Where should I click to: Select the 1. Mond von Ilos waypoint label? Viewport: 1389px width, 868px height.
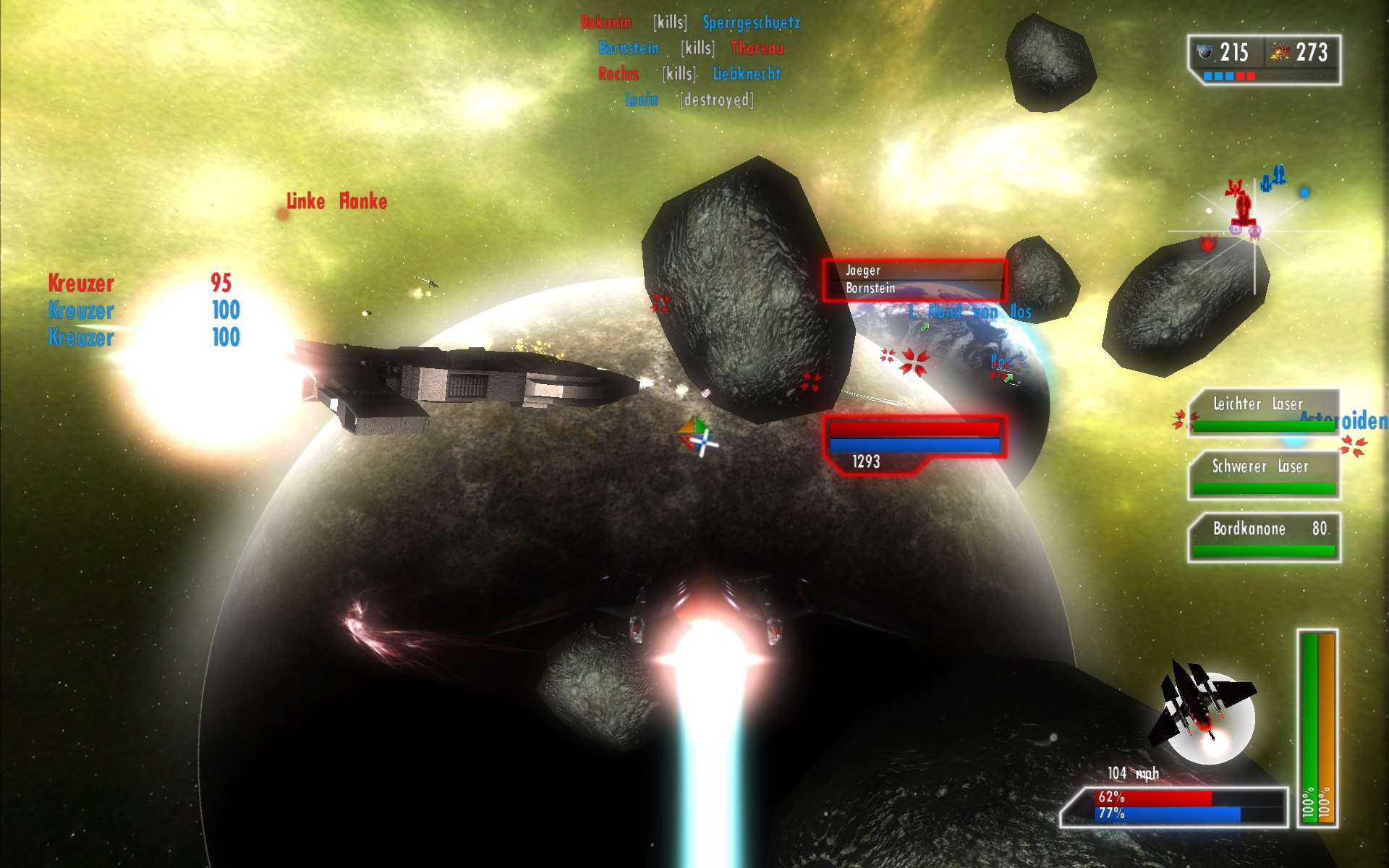click(969, 312)
